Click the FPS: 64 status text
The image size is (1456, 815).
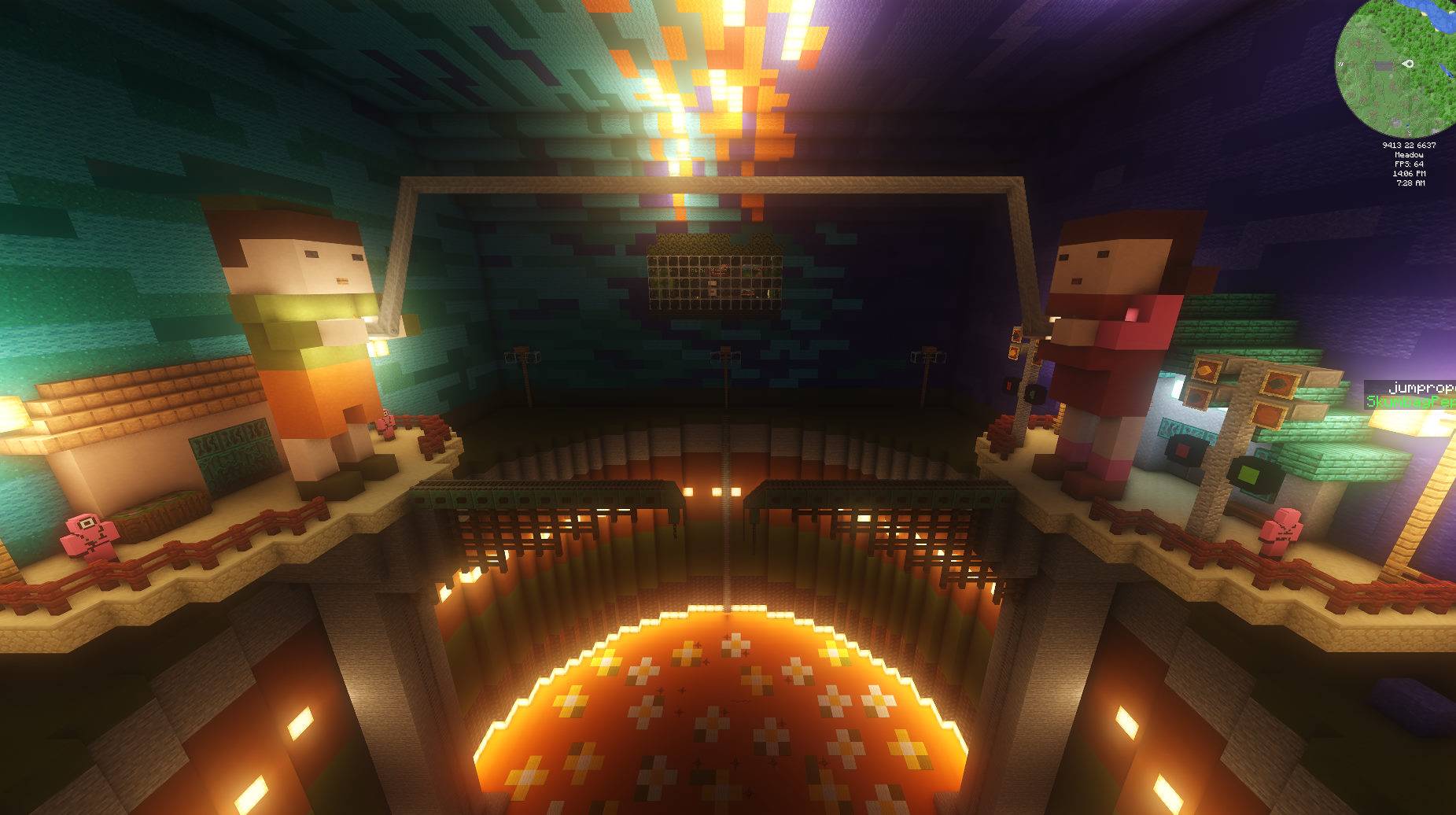click(1409, 164)
